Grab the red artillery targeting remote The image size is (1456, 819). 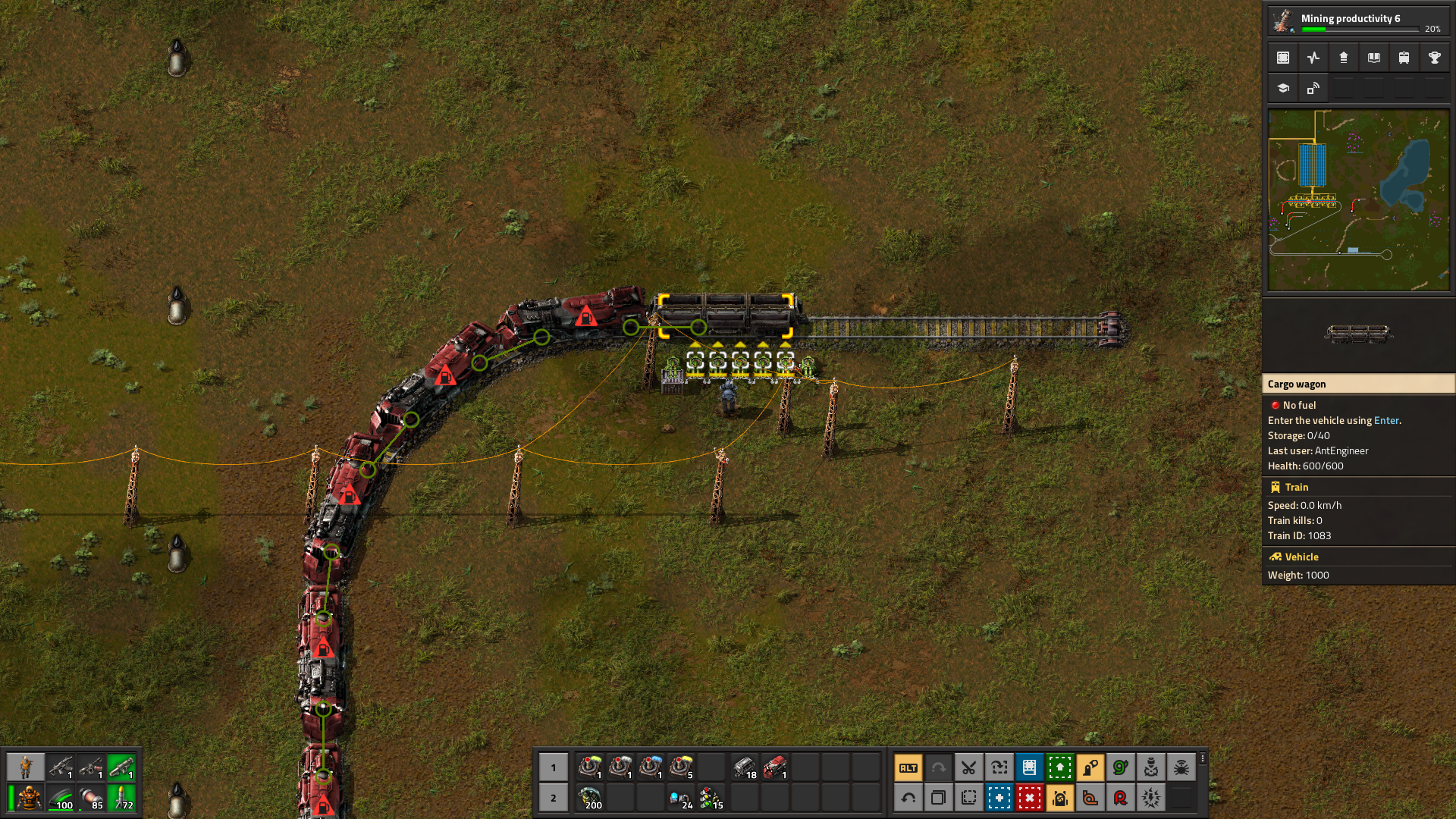(x=1120, y=797)
